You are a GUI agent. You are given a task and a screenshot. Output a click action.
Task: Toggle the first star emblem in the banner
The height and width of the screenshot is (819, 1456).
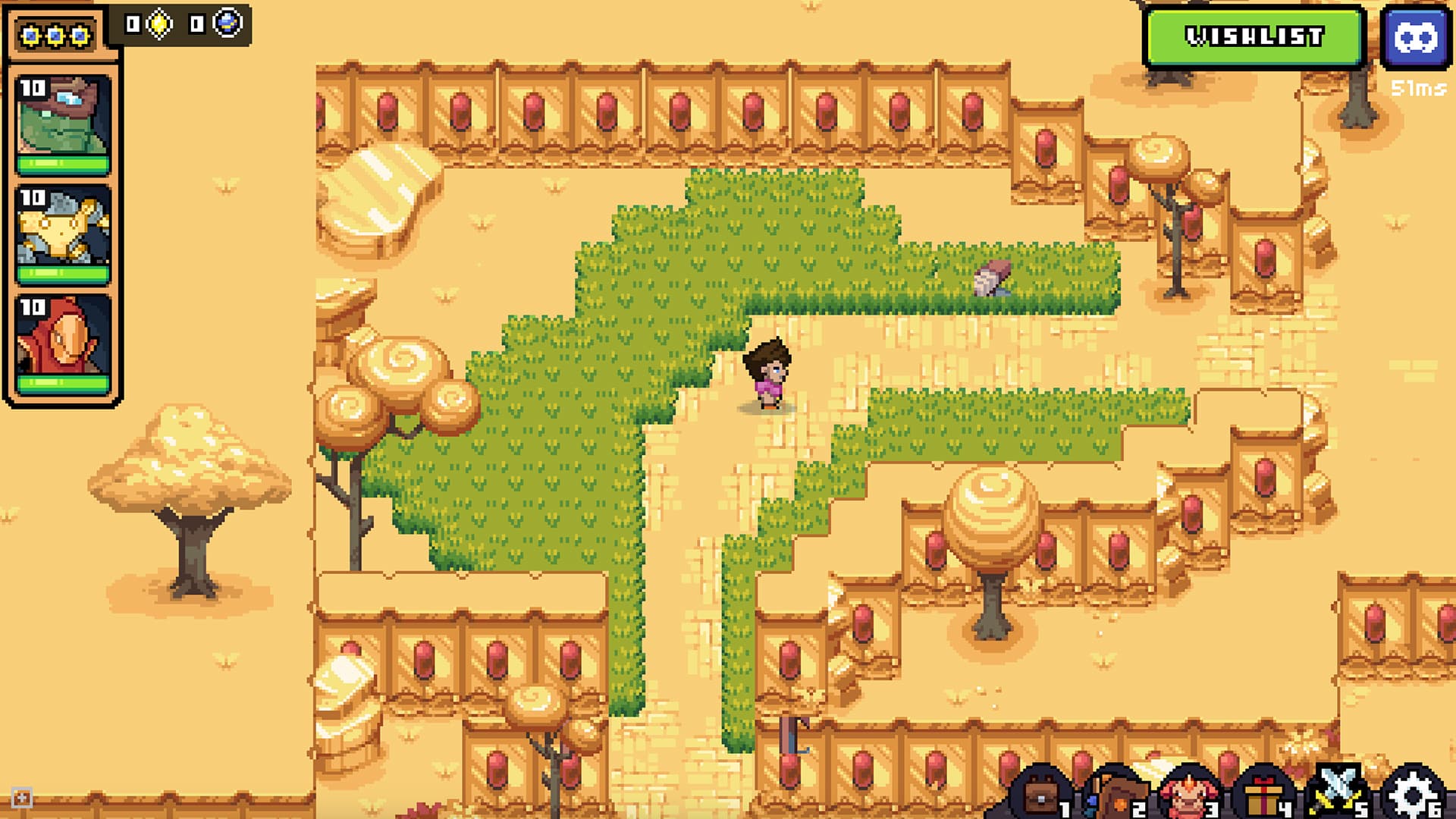(30, 34)
